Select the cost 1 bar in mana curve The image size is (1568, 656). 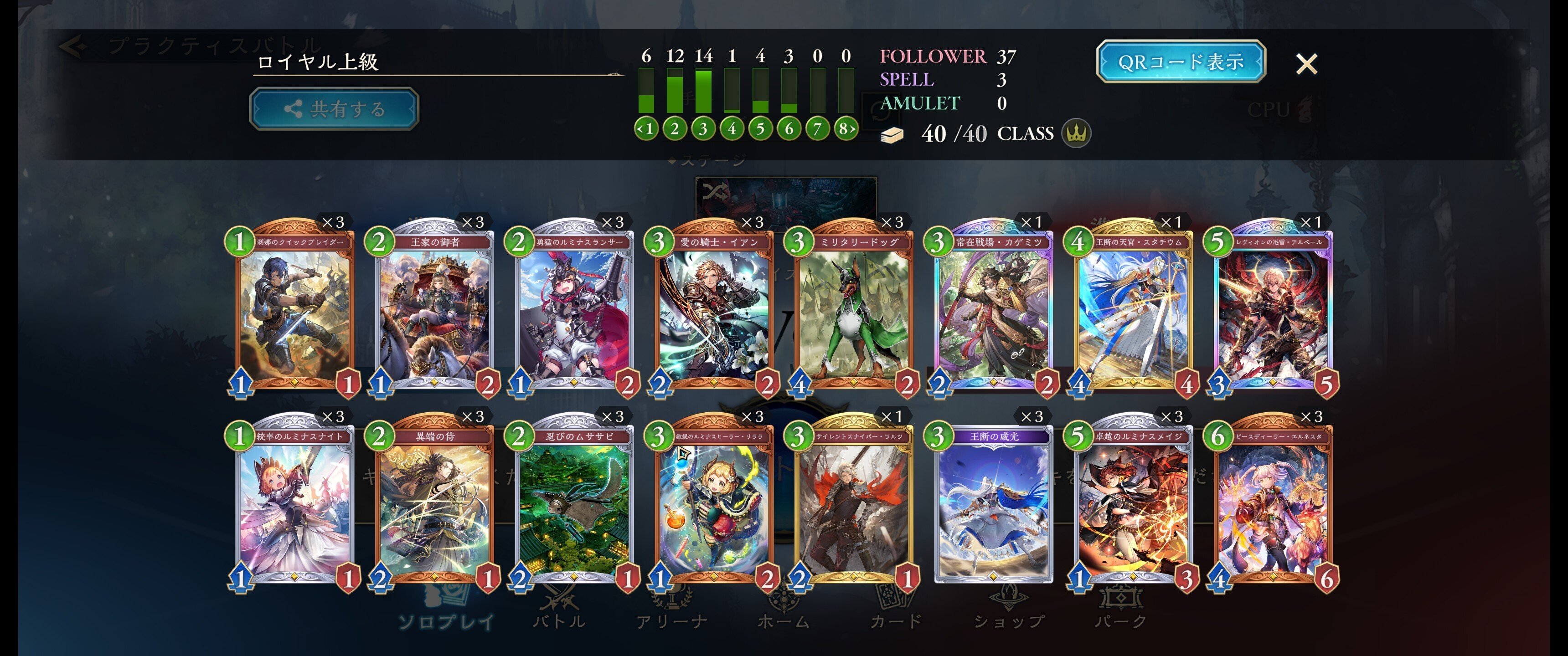tap(646, 91)
